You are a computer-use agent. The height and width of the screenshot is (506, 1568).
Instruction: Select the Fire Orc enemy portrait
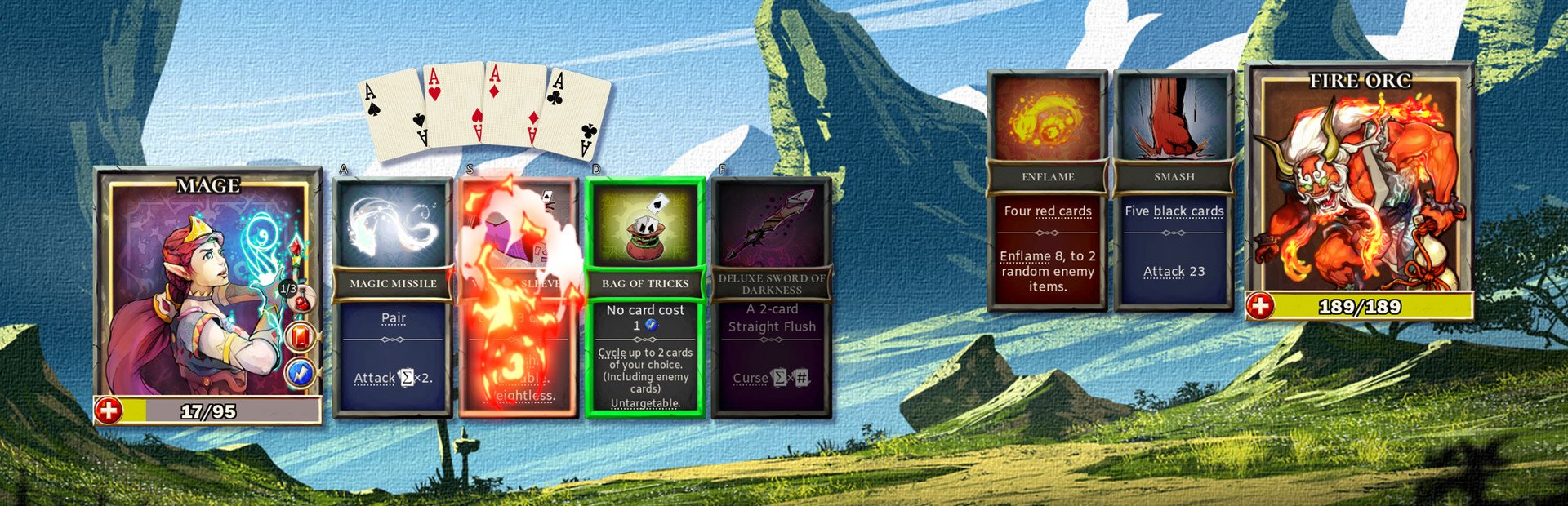coord(1359,184)
